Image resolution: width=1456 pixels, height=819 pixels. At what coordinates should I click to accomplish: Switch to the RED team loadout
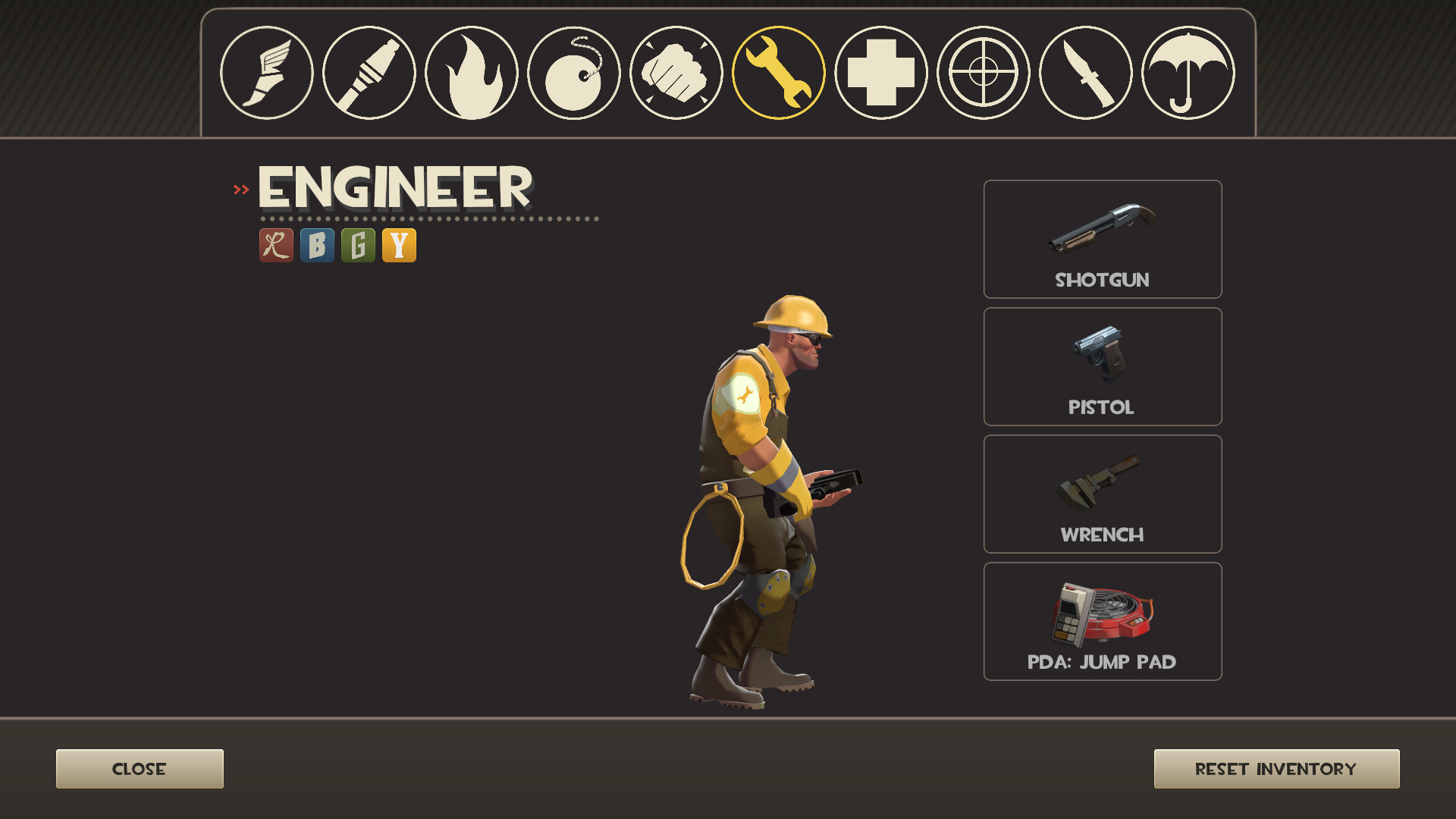(275, 244)
